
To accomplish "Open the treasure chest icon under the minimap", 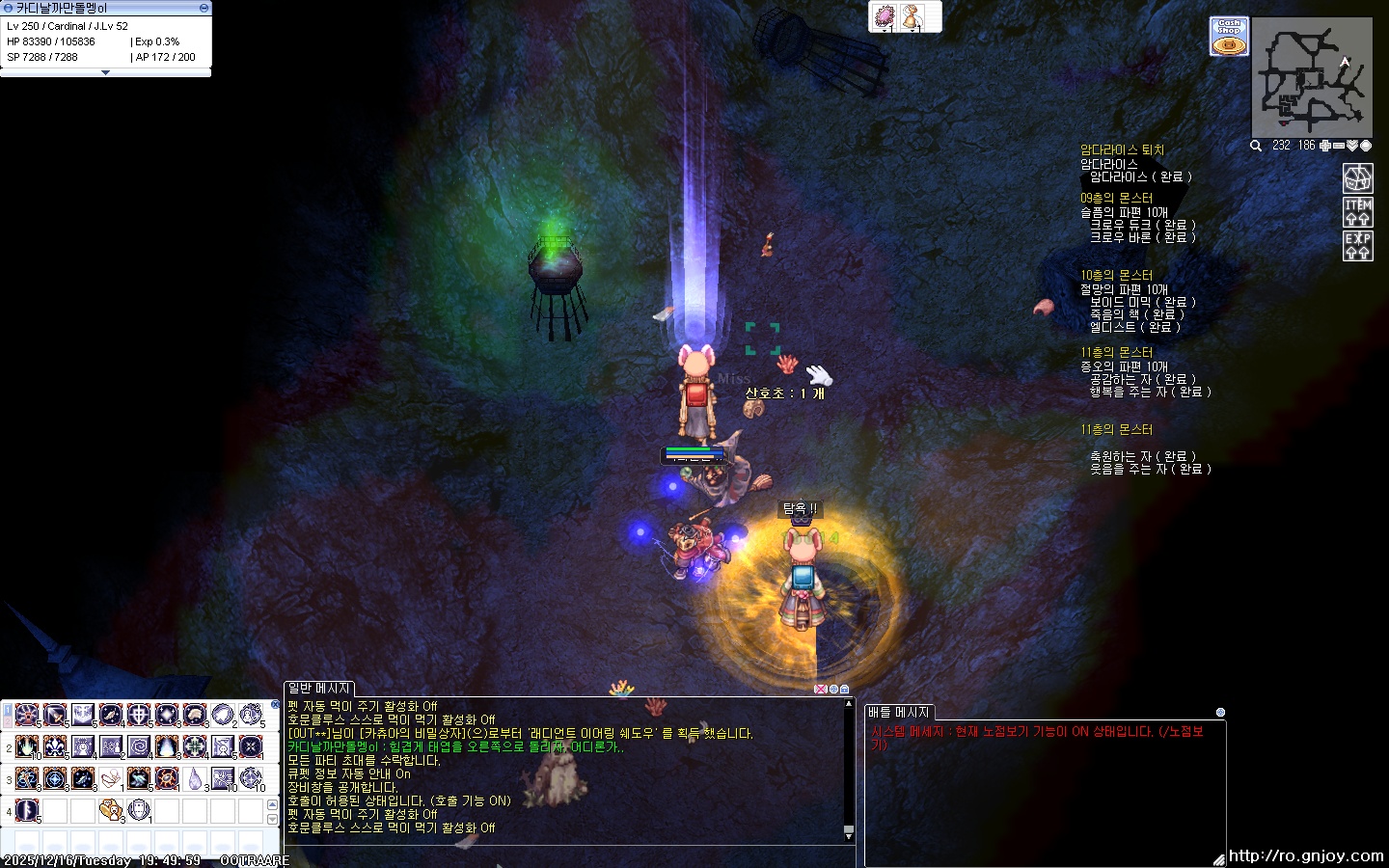I will click(x=1358, y=177).
